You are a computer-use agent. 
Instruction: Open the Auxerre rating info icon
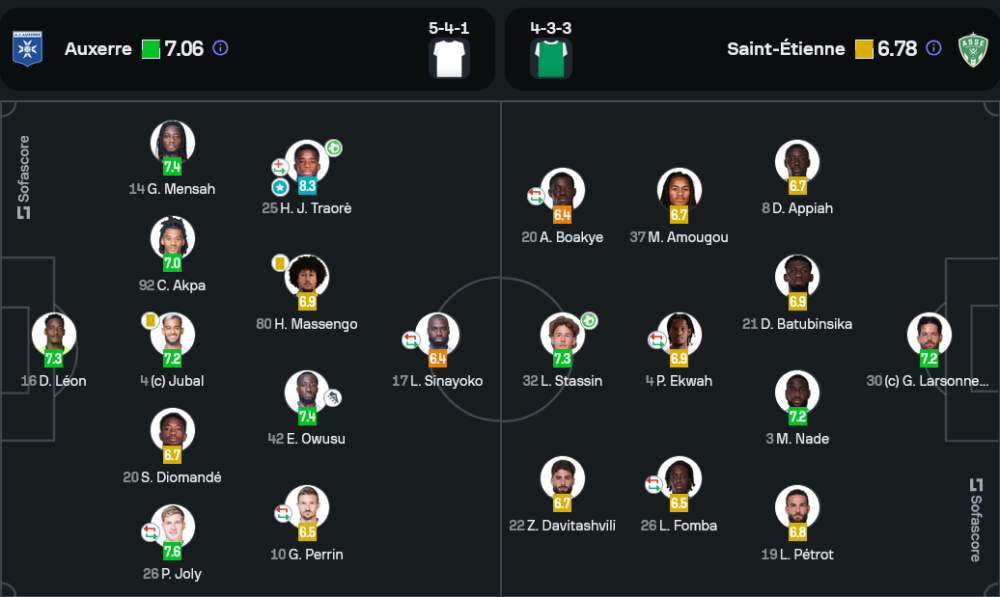click(x=221, y=48)
